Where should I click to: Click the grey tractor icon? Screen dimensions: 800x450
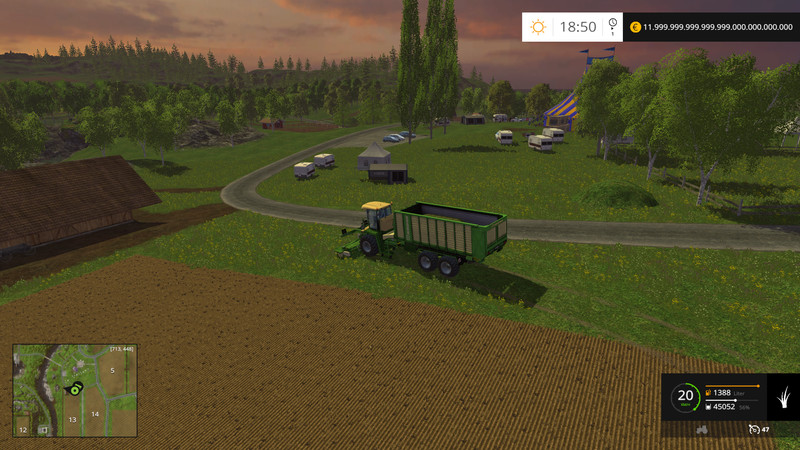(x=702, y=429)
